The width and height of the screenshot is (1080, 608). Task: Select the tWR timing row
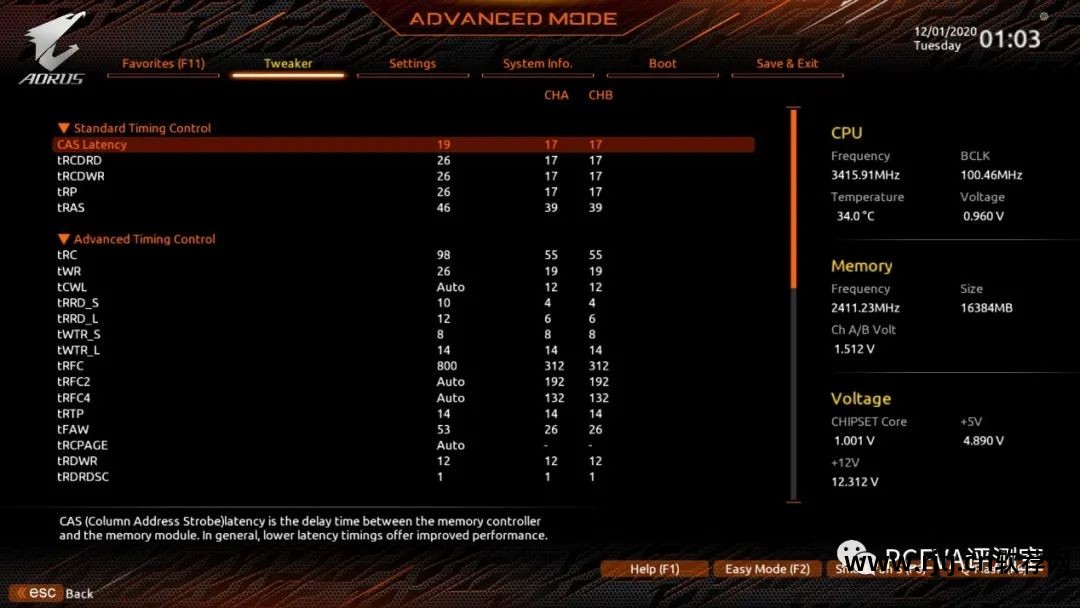(x=71, y=271)
